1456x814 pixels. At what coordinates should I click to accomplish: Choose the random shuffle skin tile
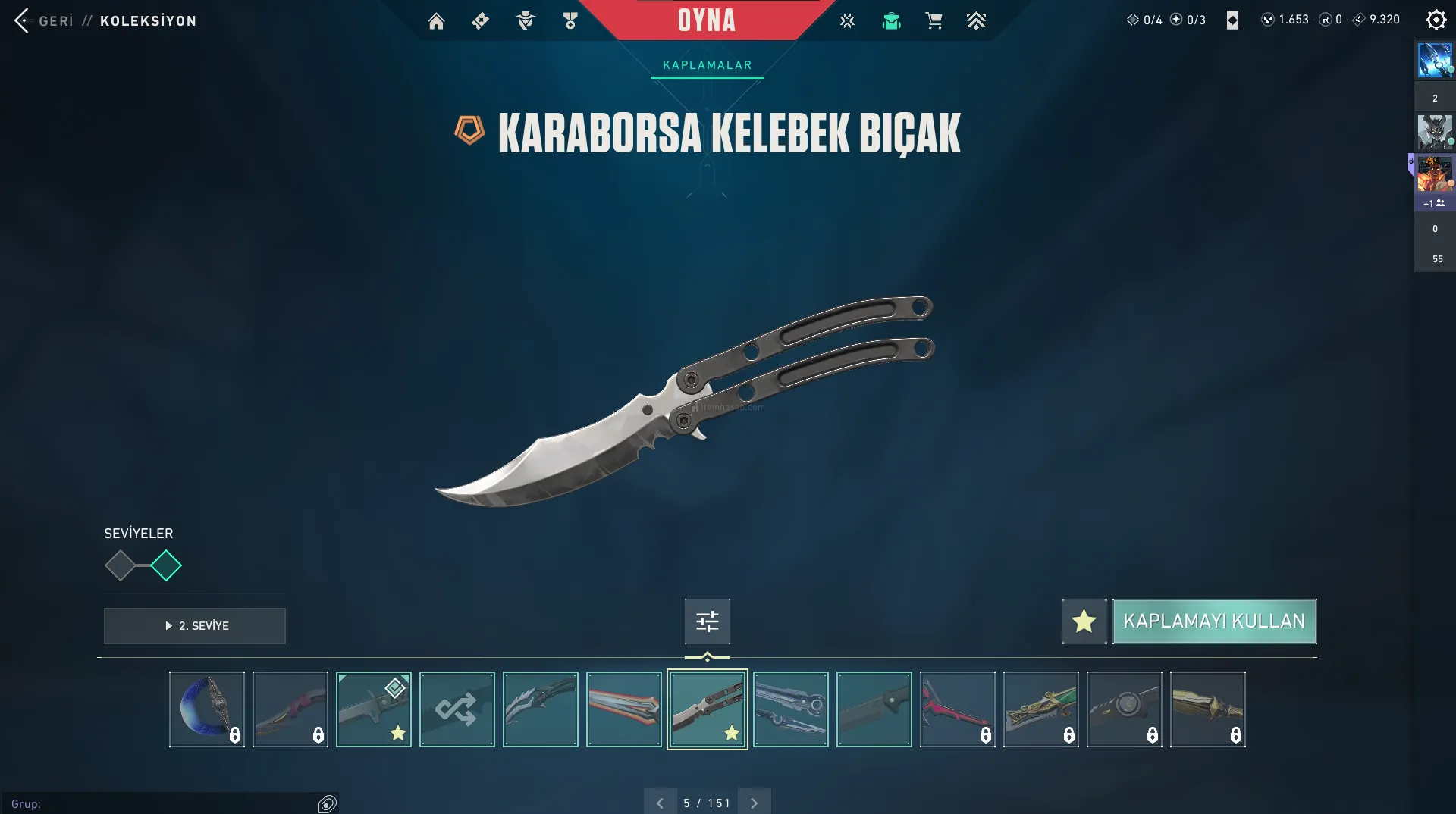[457, 709]
